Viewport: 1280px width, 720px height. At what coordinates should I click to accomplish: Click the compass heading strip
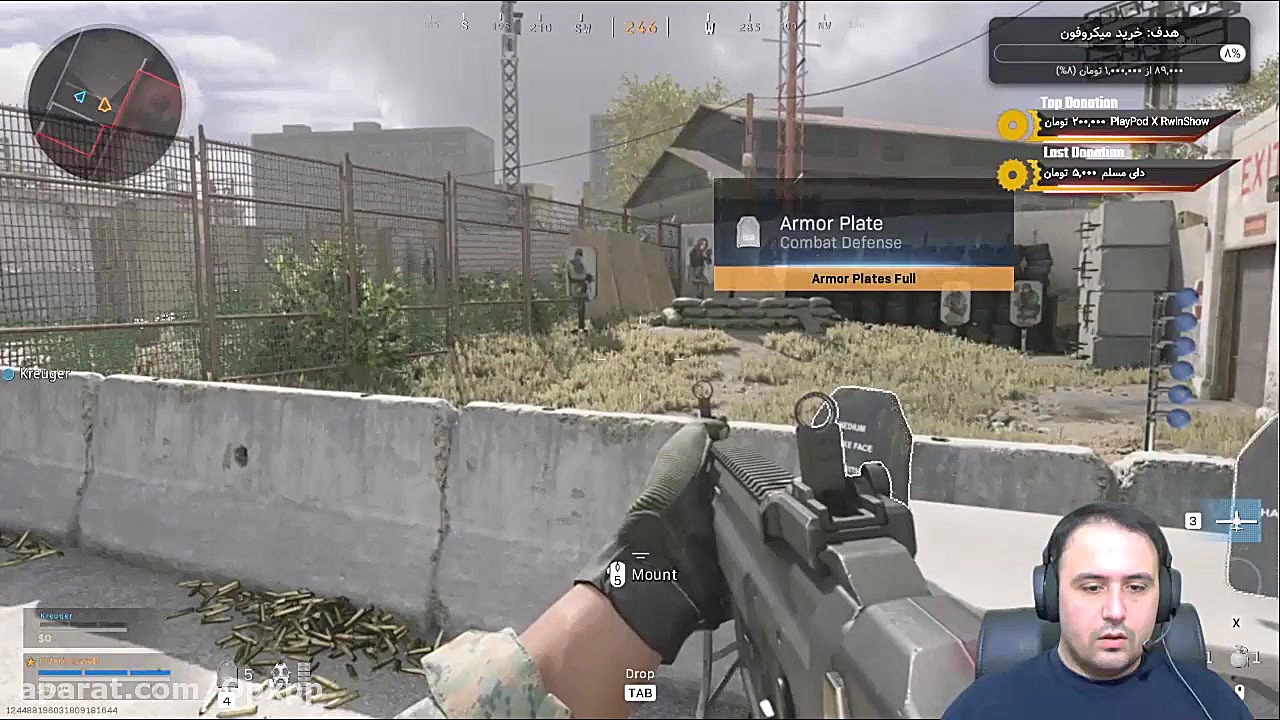(640, 26)
